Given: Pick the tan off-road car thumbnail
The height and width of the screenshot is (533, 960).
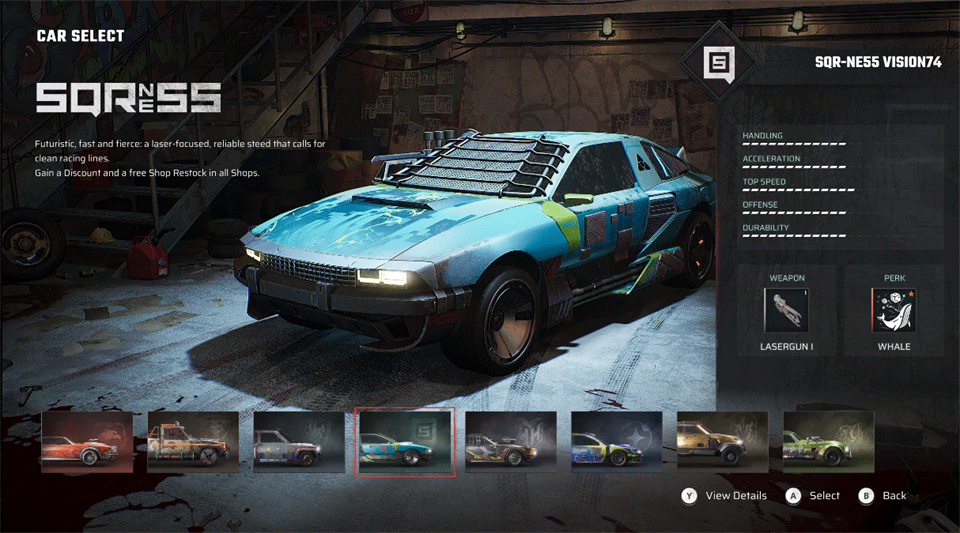Looking at the screenshot, I should 723,442.
